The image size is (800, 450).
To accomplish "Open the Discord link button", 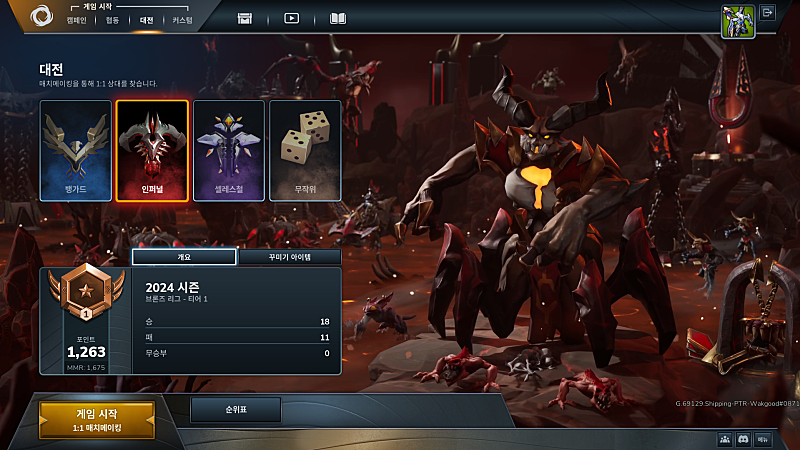I will (743, 439).
